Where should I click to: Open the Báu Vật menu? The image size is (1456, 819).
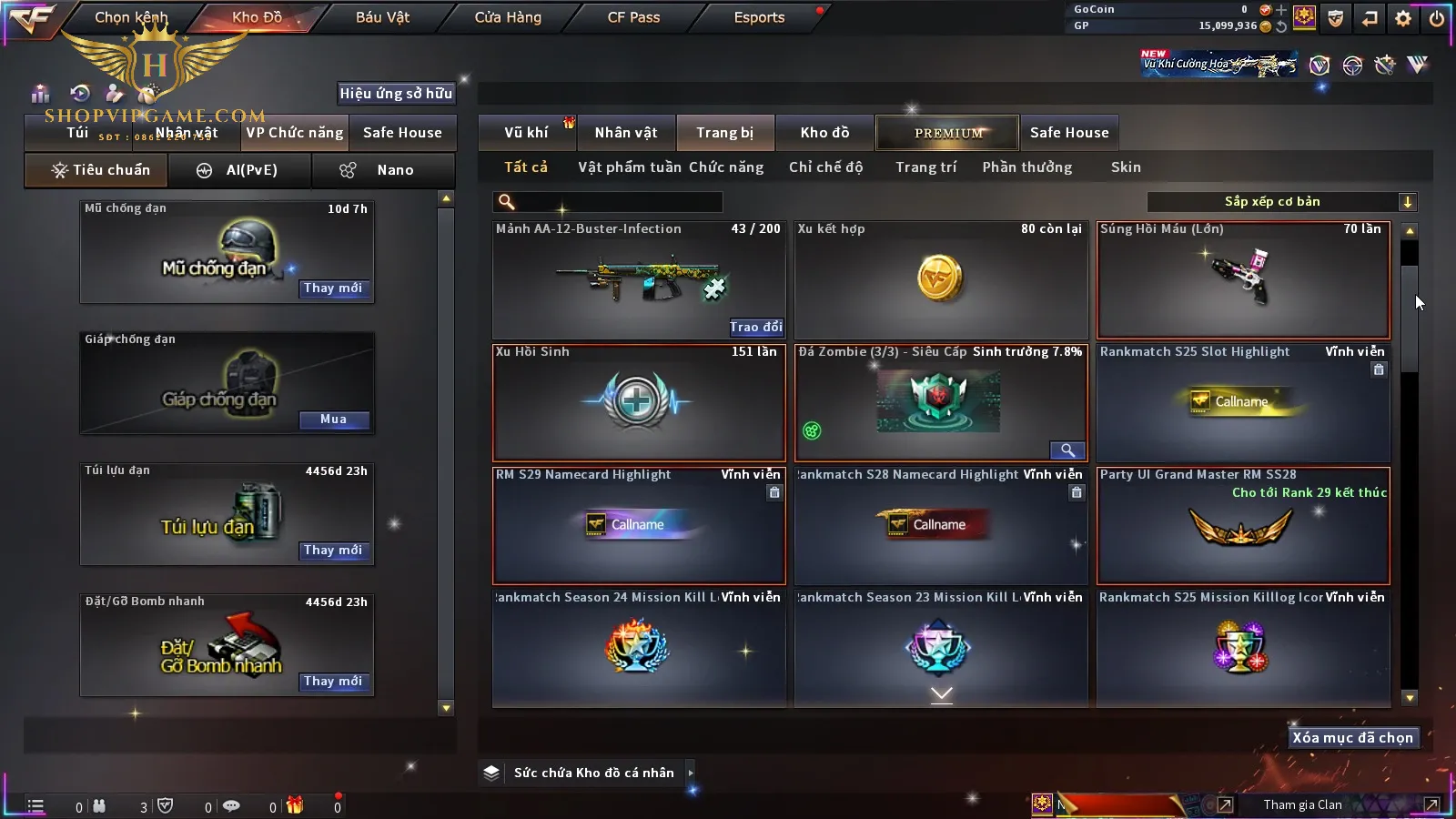pyautogui.click(x=382, y=17)
